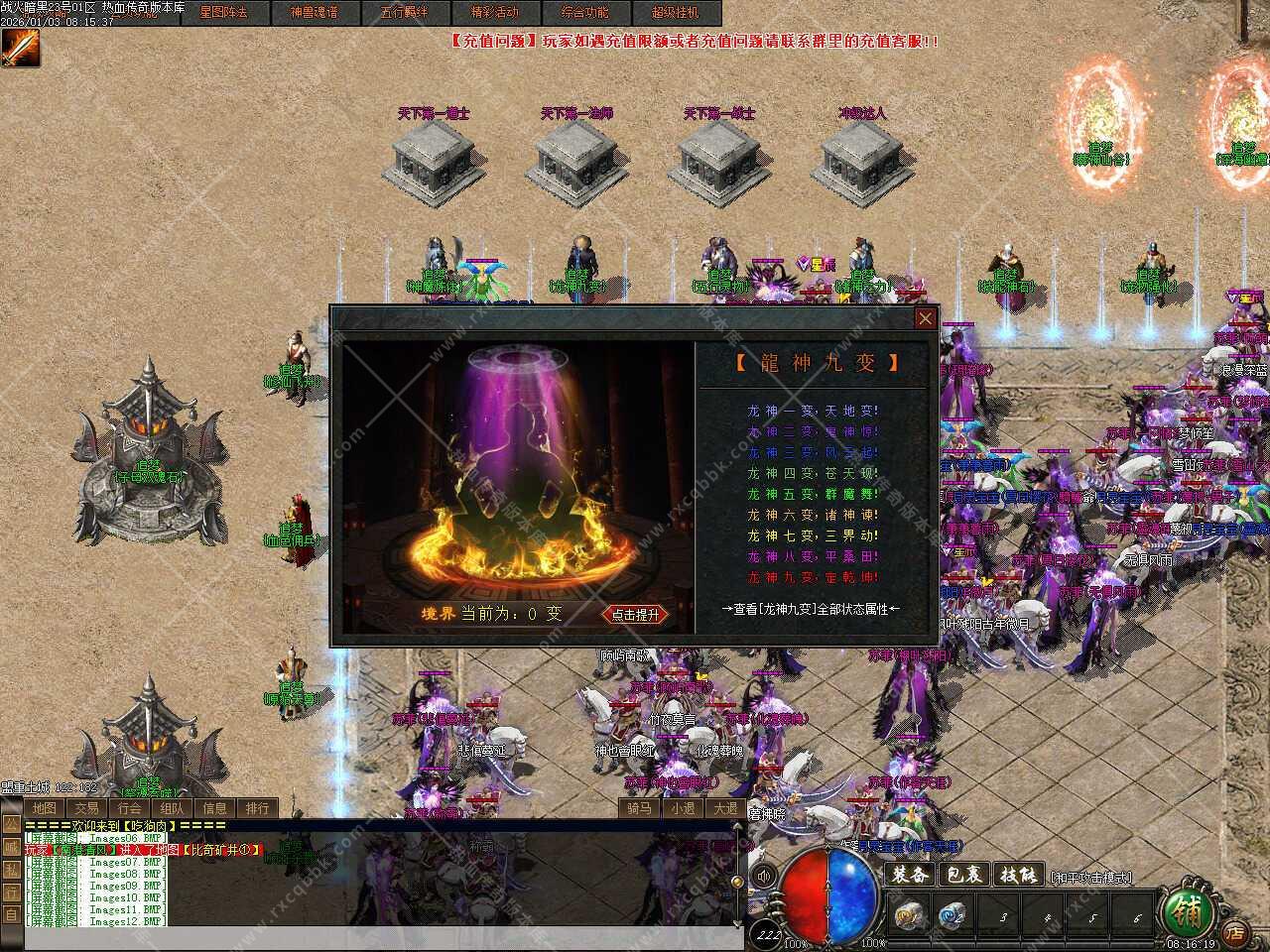Toggle the 骑马 mount button
This screenshot has height=952, width=1270.
tap(639, 808)
